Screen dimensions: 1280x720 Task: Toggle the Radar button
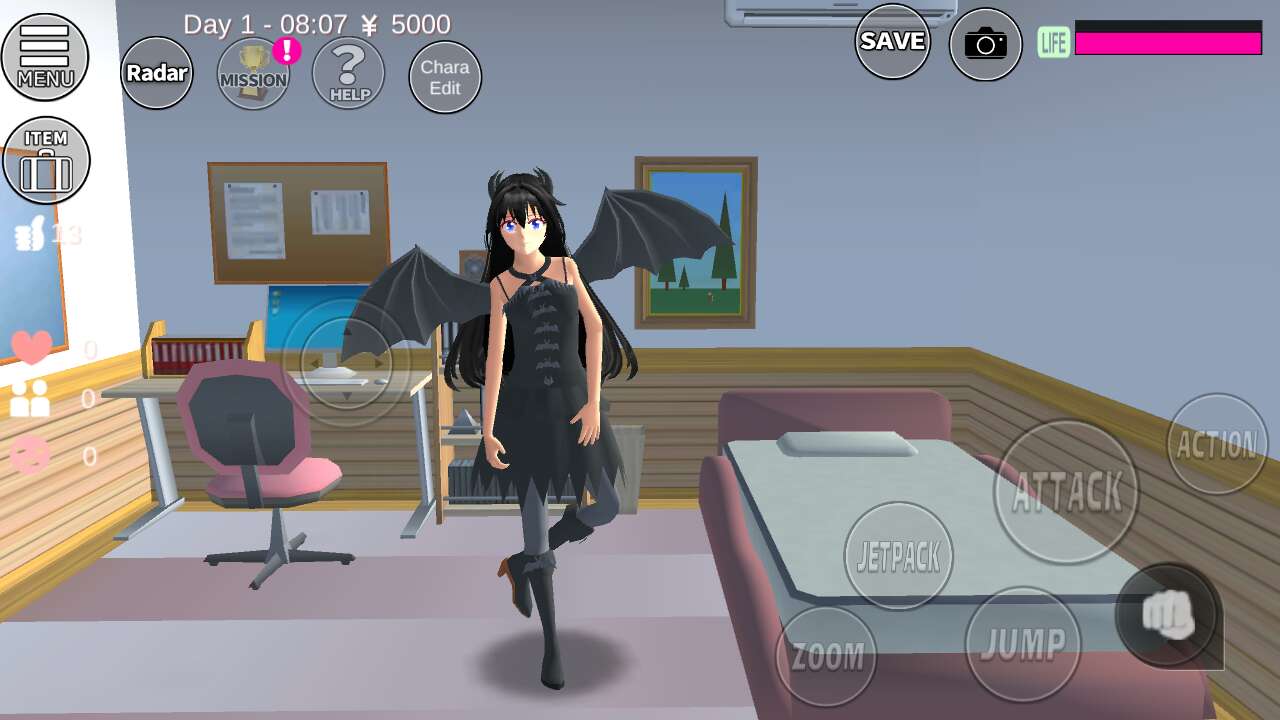point(157,73)
